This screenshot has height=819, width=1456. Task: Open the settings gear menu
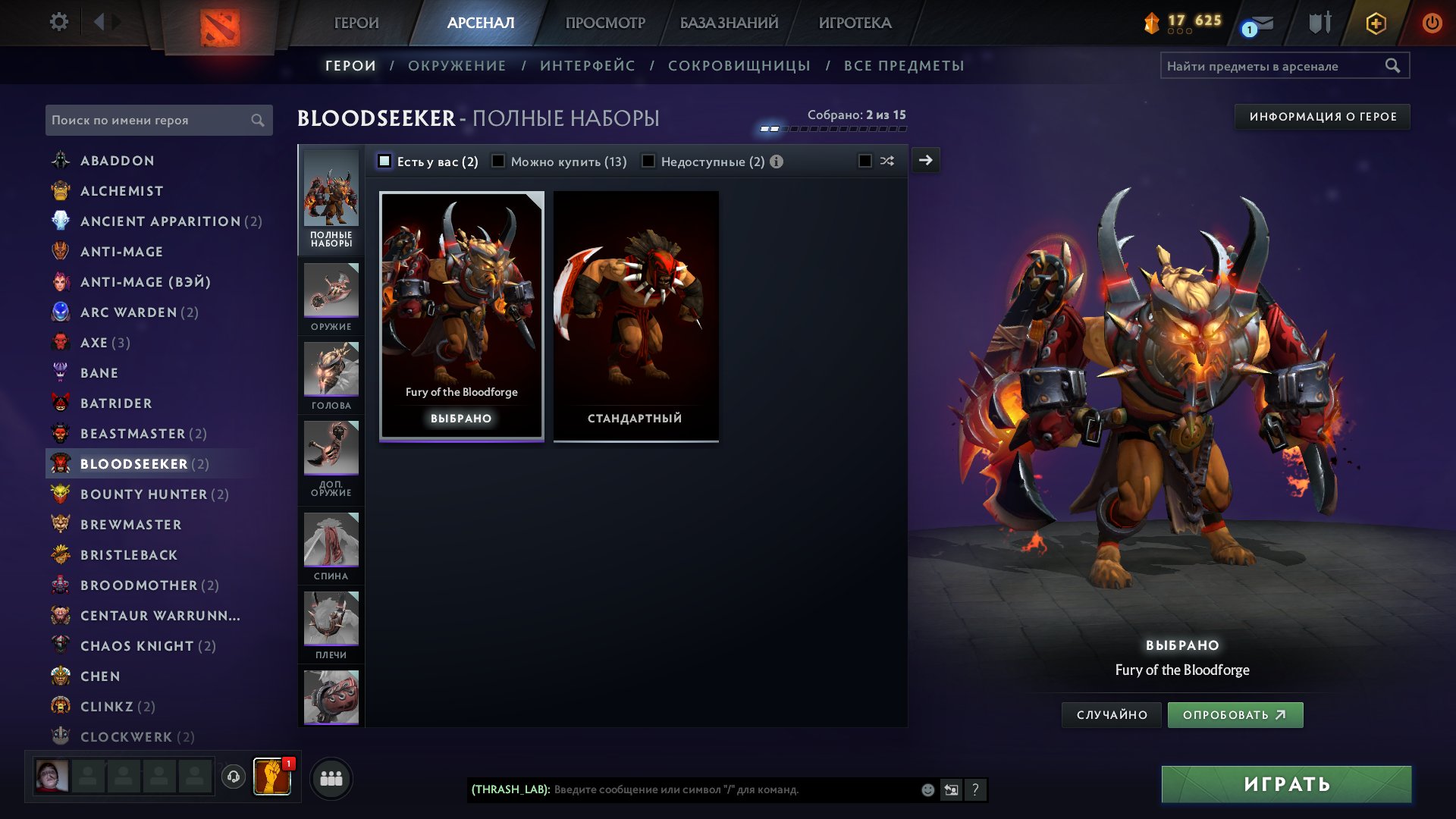[x=58, y=22]
